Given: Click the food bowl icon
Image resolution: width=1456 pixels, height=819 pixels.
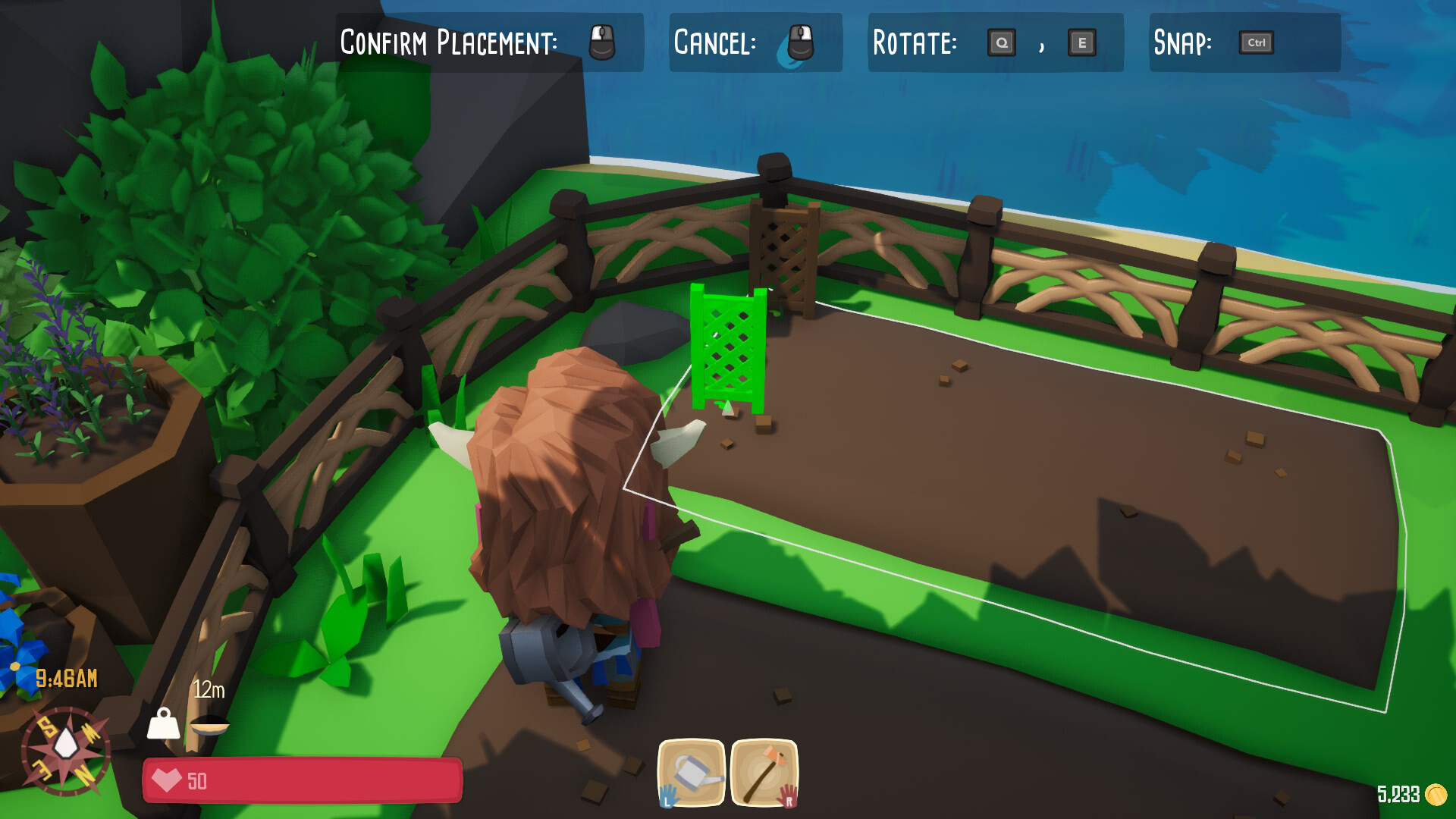Looking at the screenshot, I should pyautogui.click(x=209, y=726).
